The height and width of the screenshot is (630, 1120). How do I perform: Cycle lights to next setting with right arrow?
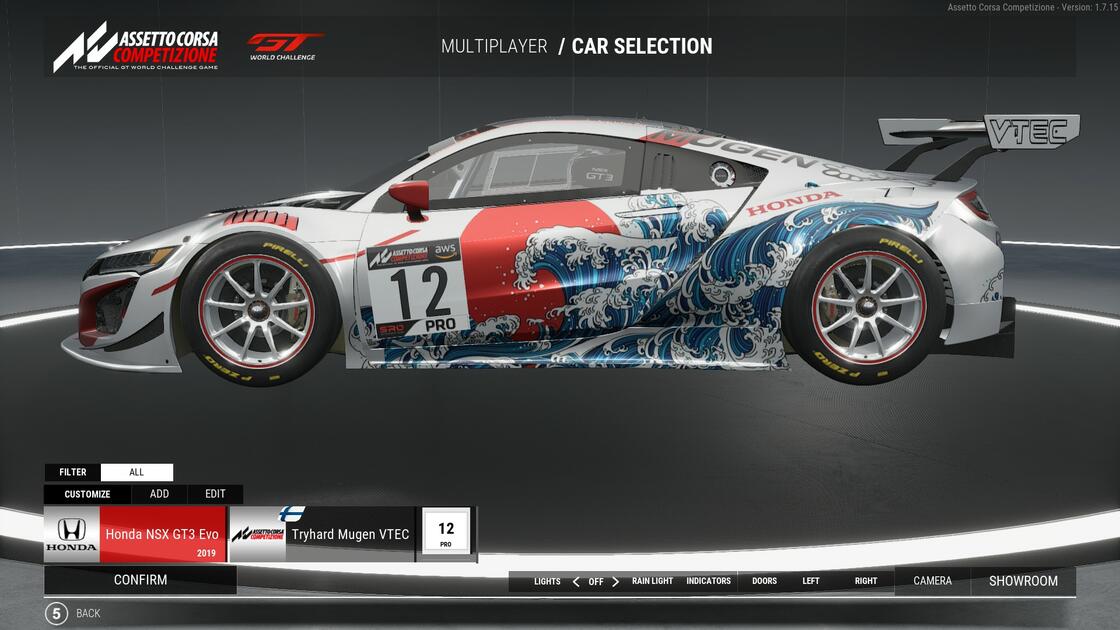(615, 581)
